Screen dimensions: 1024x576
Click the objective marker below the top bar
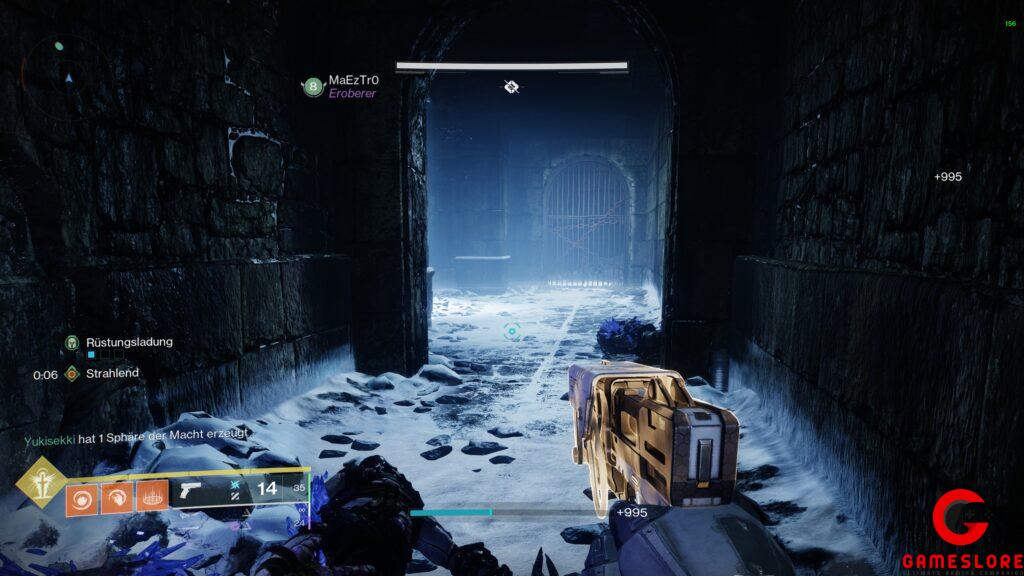(x=511, y=87)
